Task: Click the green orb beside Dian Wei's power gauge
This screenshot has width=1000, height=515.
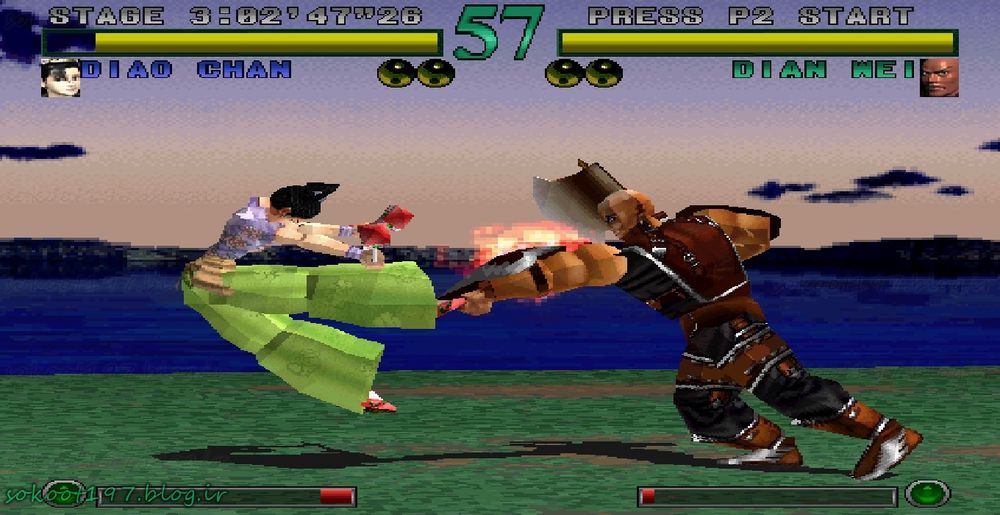Action: (x=926, y=494)
